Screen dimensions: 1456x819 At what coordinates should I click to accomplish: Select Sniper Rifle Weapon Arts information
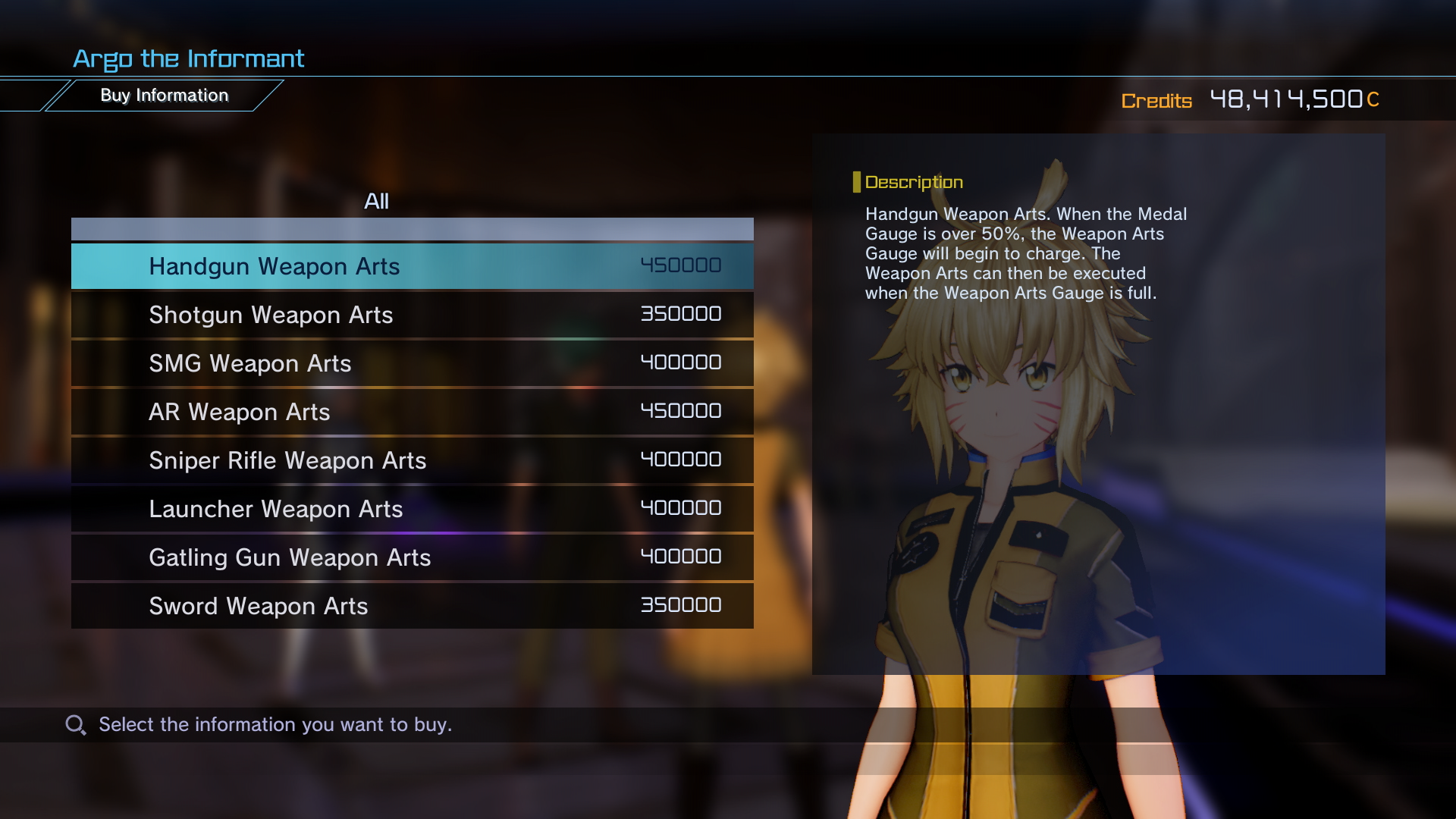point(287,460)
